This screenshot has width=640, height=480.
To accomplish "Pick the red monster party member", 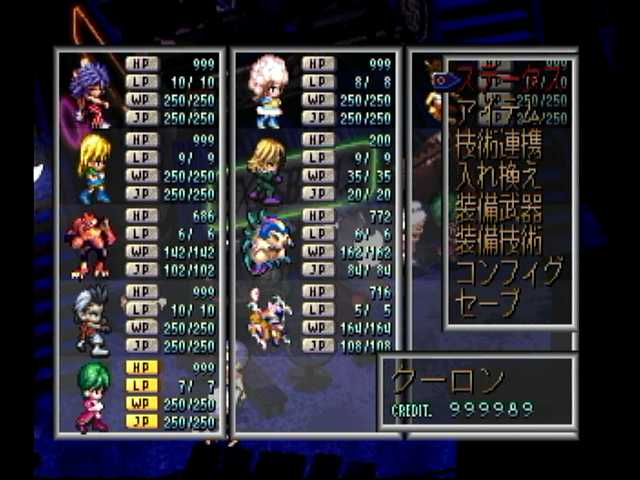I will coord(91,244).
